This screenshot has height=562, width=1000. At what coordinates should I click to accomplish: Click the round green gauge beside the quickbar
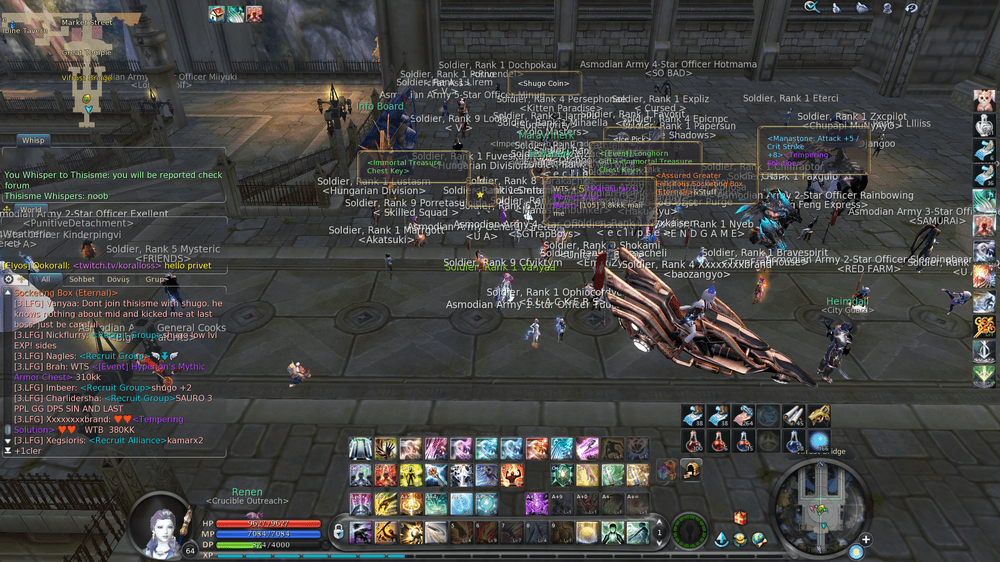click(x=690, y=530)
